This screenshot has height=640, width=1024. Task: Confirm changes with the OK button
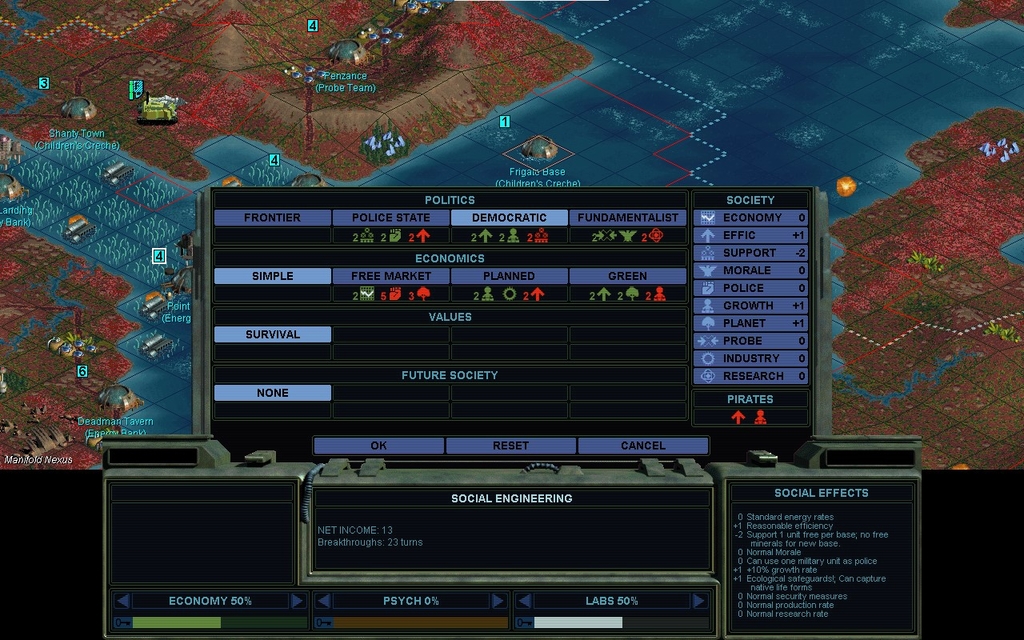pos(378,446)
